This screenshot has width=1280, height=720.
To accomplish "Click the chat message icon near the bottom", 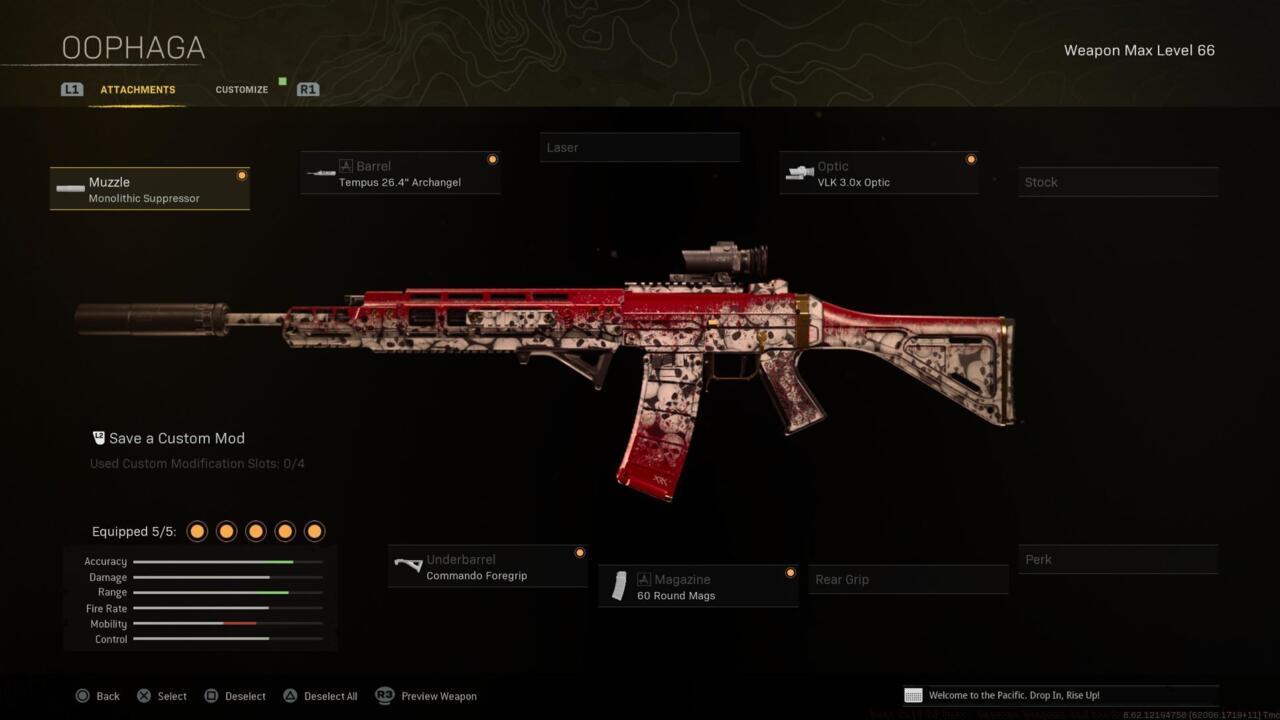I will 911,695.
